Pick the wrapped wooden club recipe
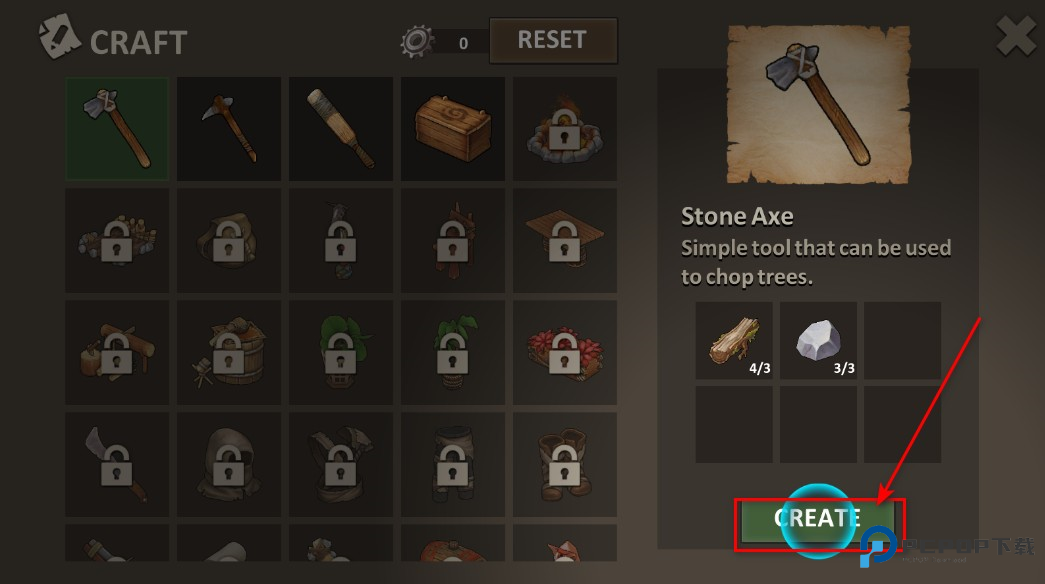Viewport: 1045px width, 584px height. coord(341,129)
